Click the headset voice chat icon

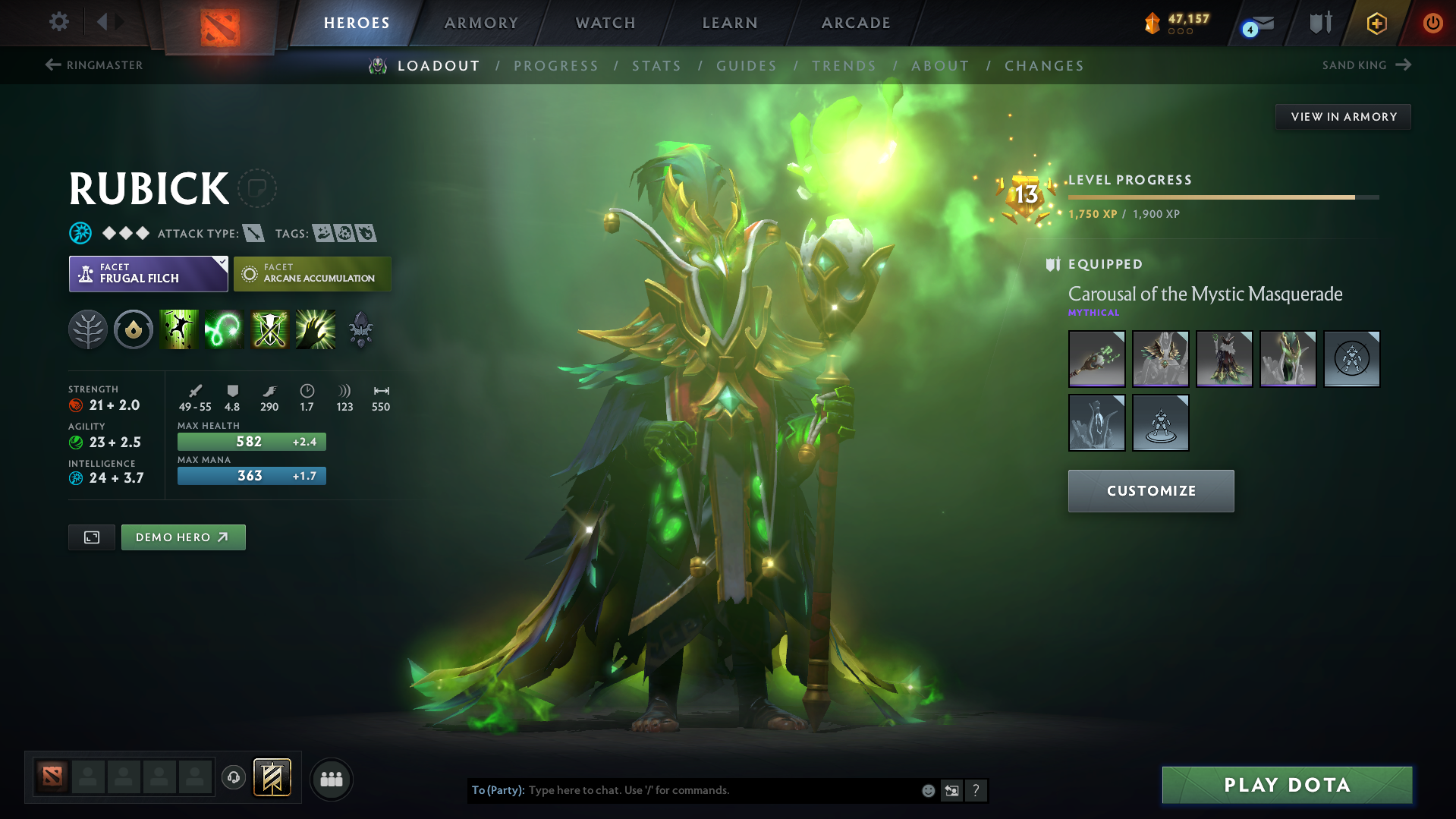(233, 779)
